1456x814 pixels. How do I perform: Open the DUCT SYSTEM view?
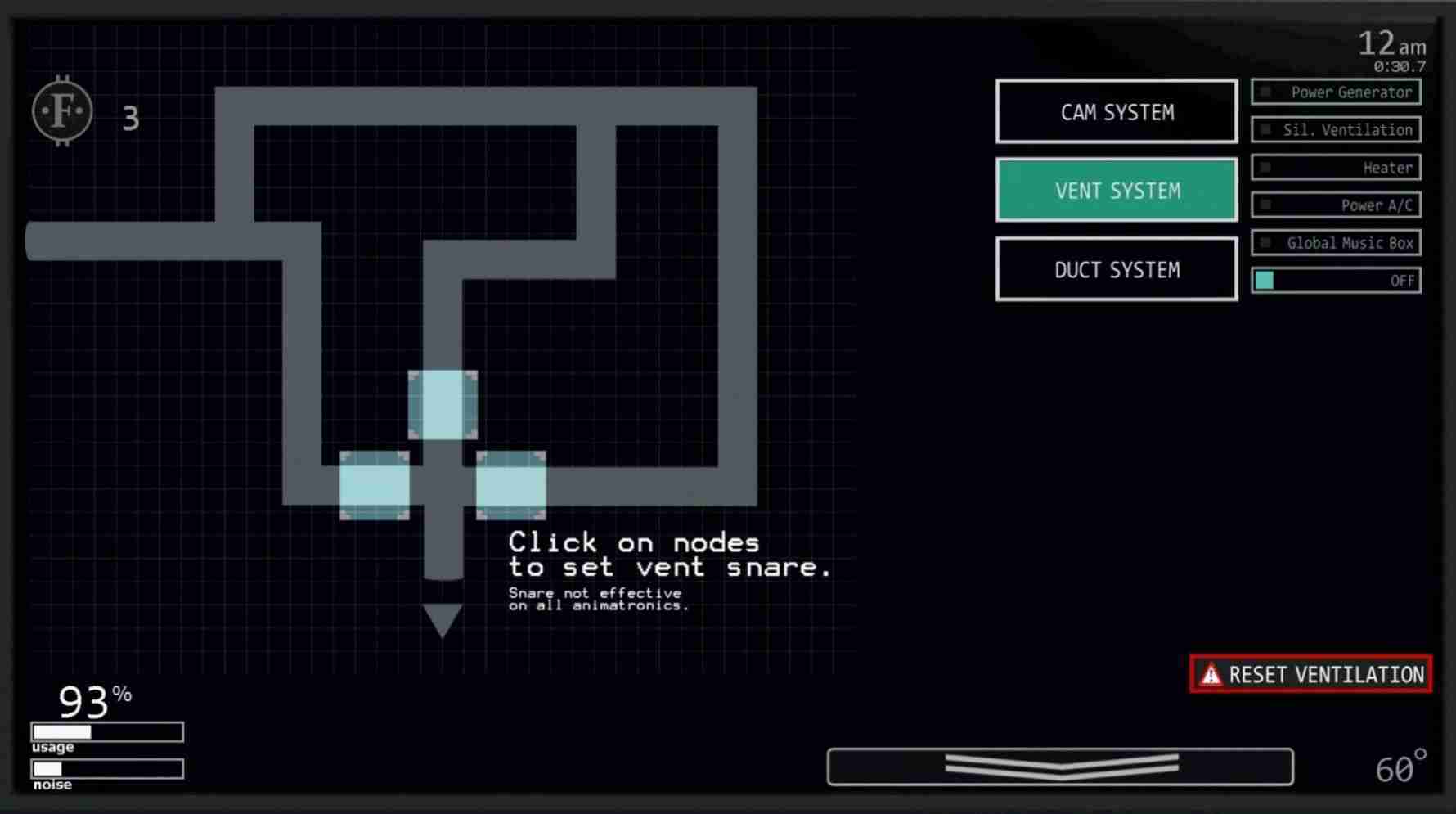(1117, 269)
